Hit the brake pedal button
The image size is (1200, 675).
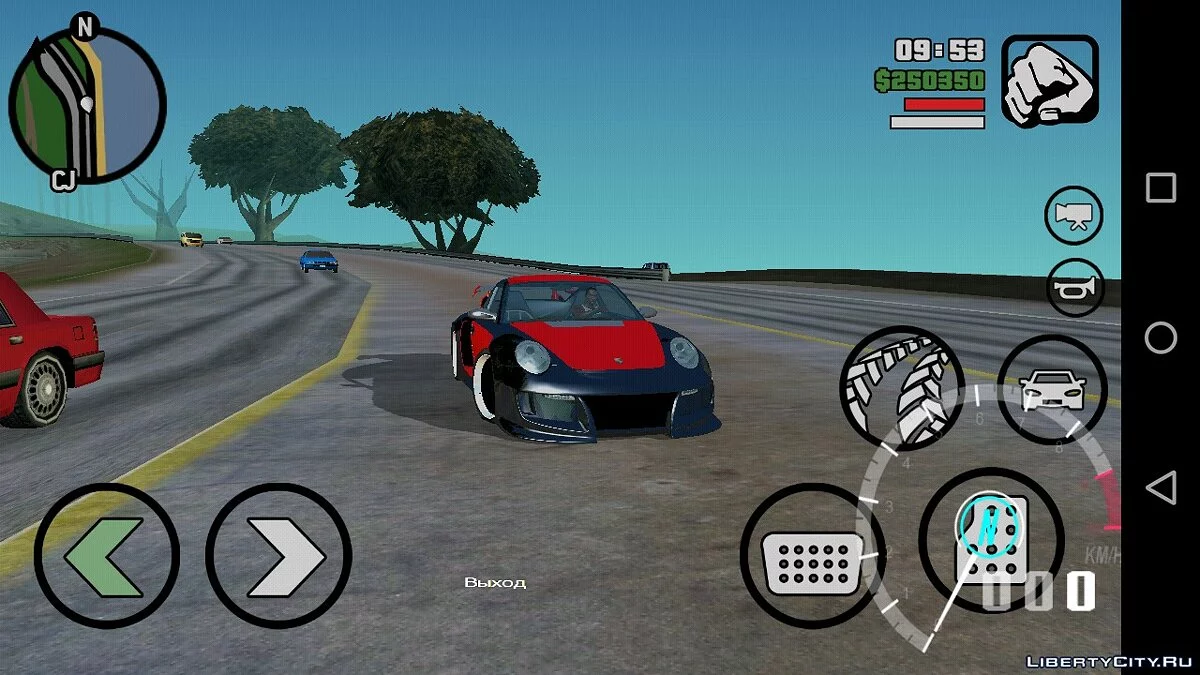click(x=812, y=555)
